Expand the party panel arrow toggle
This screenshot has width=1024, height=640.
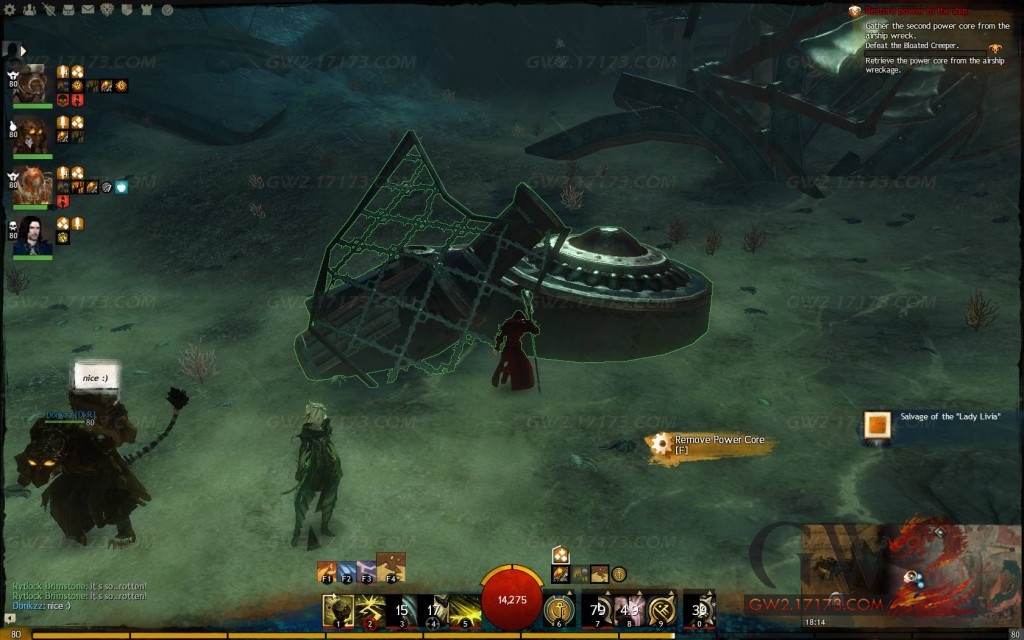point(22,49)
